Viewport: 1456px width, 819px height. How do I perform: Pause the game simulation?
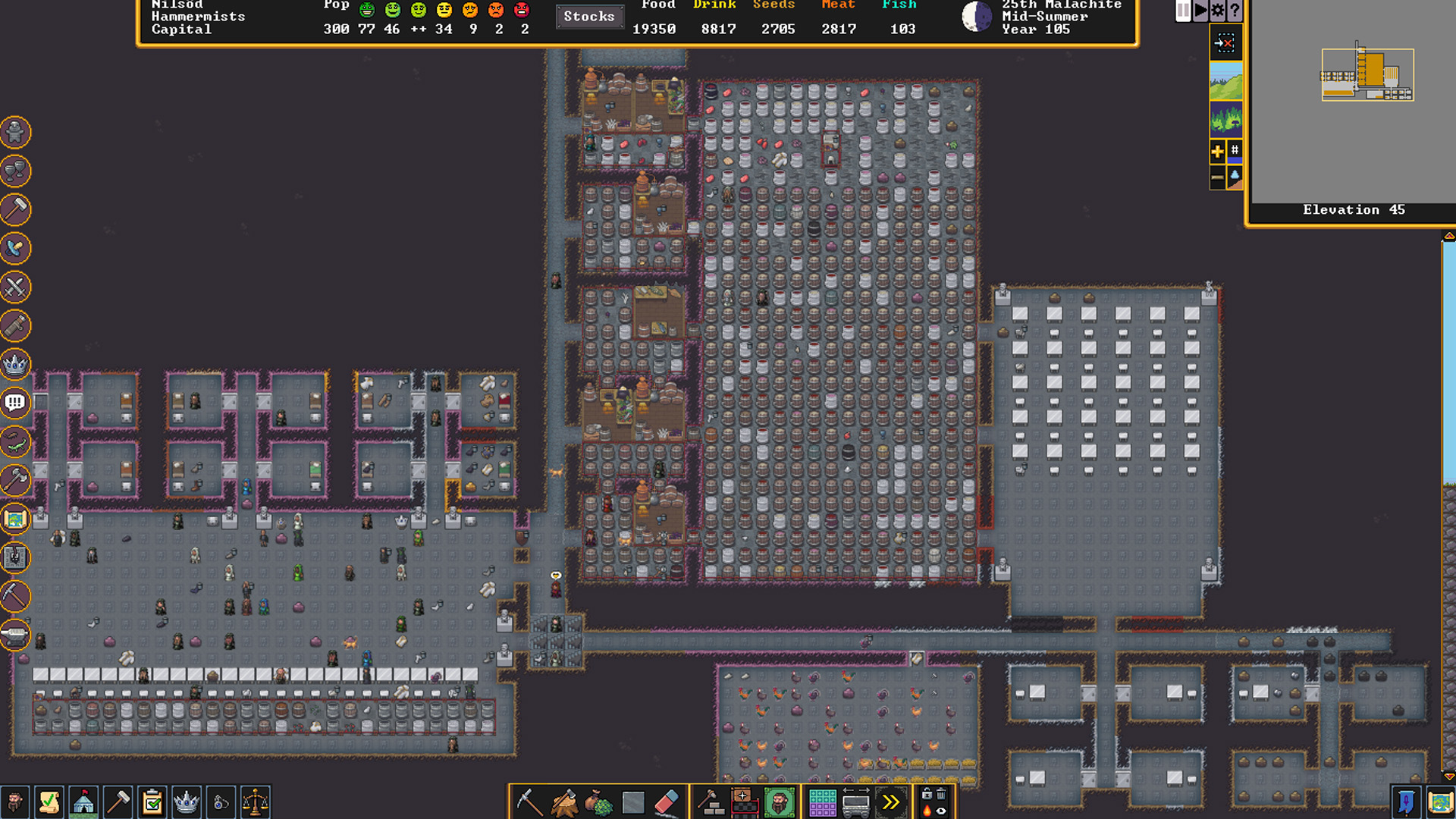click(x=1183, y=11)
